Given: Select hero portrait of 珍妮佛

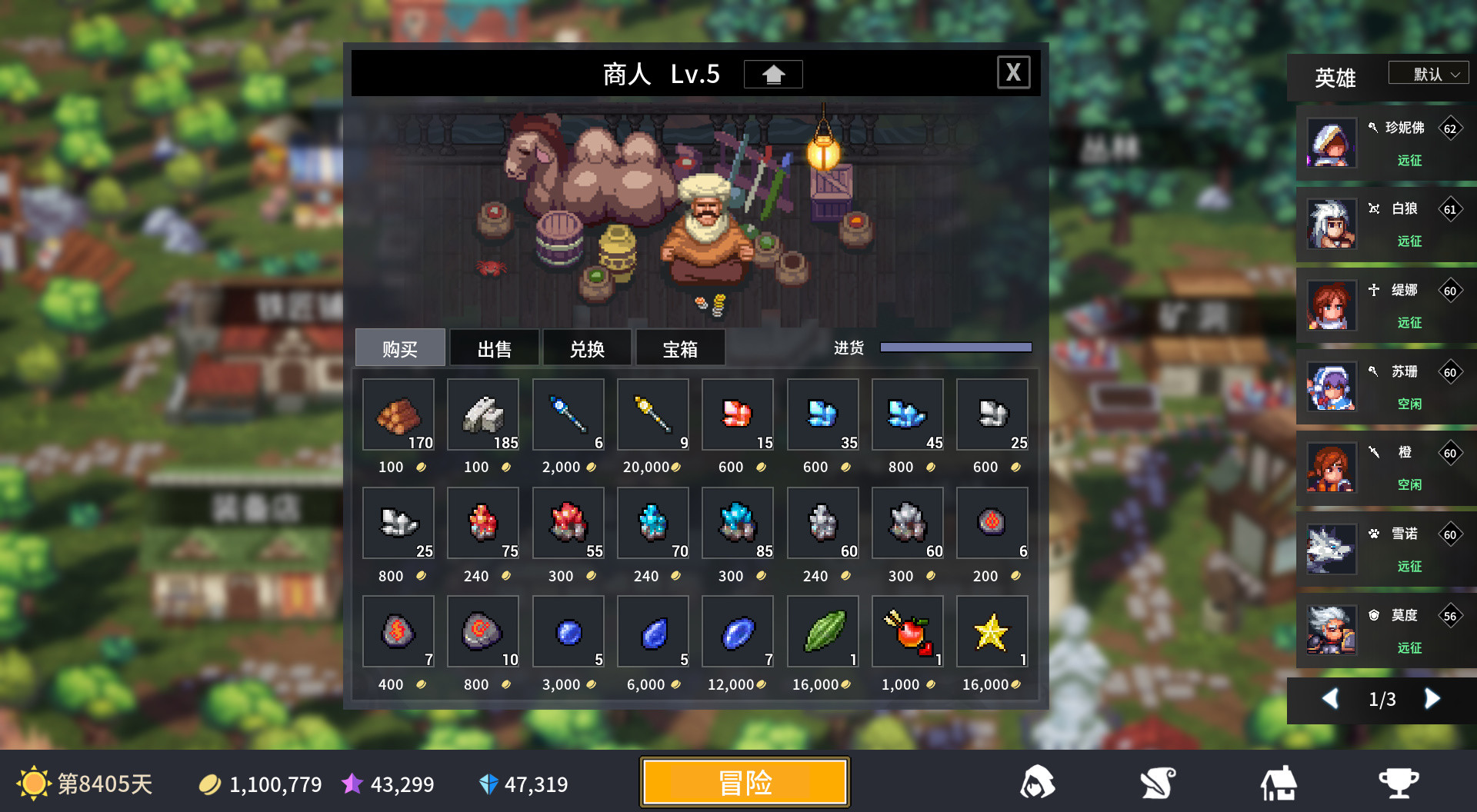Looking at the screenshot, I should 1331,143.
